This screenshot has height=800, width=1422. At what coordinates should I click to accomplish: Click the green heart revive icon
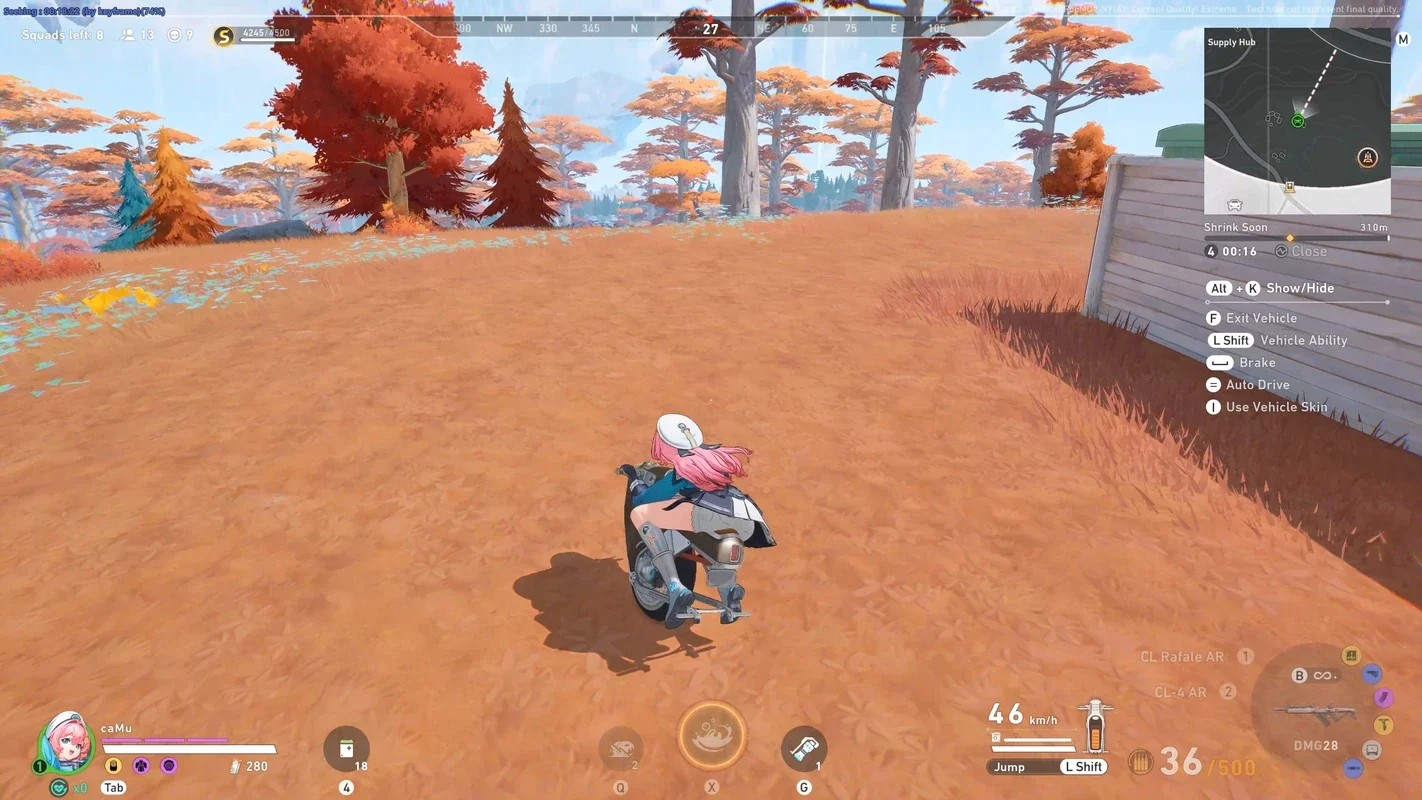pos(59,788)
